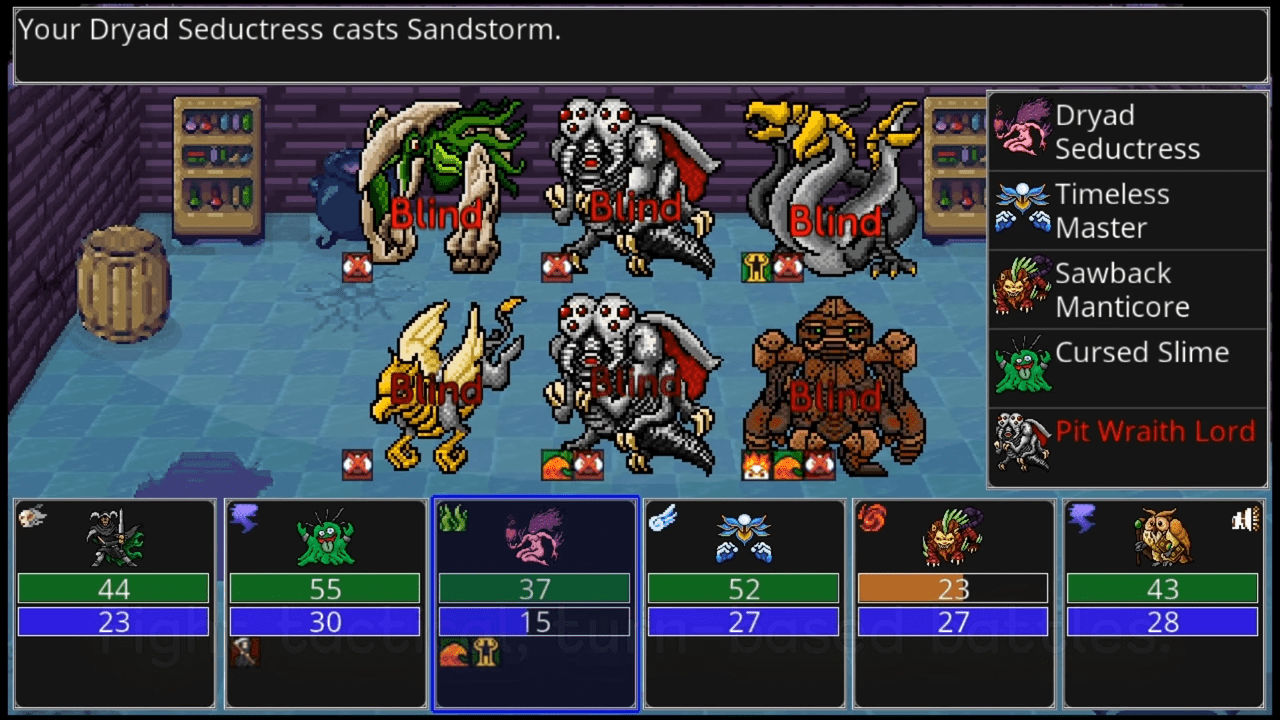1280x720 pixels.
Task: Select Cursed Slime in the turn order list
Action: click(x=1126, y=368)
